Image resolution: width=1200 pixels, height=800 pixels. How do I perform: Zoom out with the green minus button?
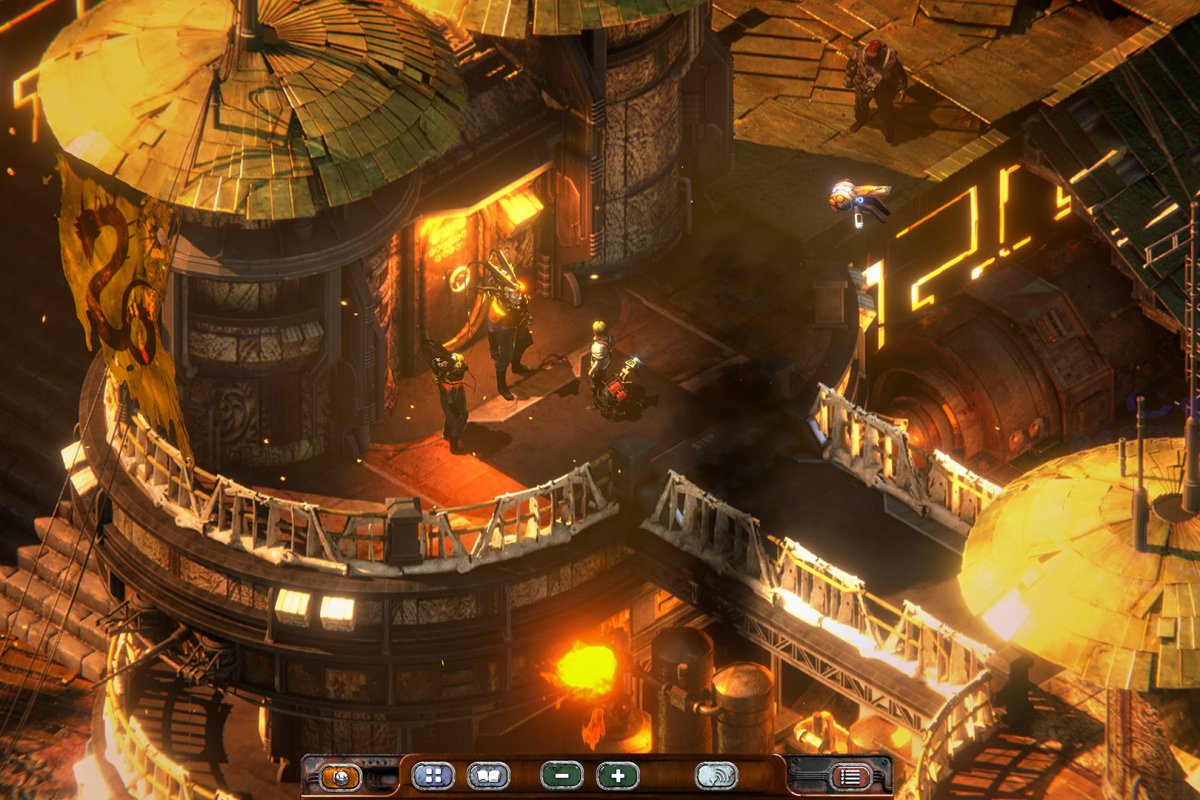561,776
